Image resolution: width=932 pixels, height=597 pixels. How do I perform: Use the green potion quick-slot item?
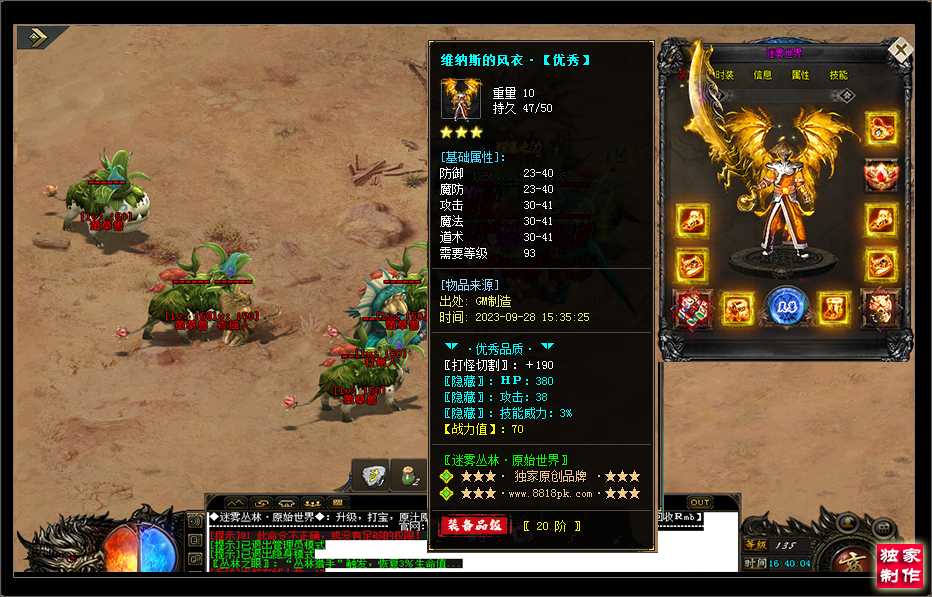pos(411,473)
